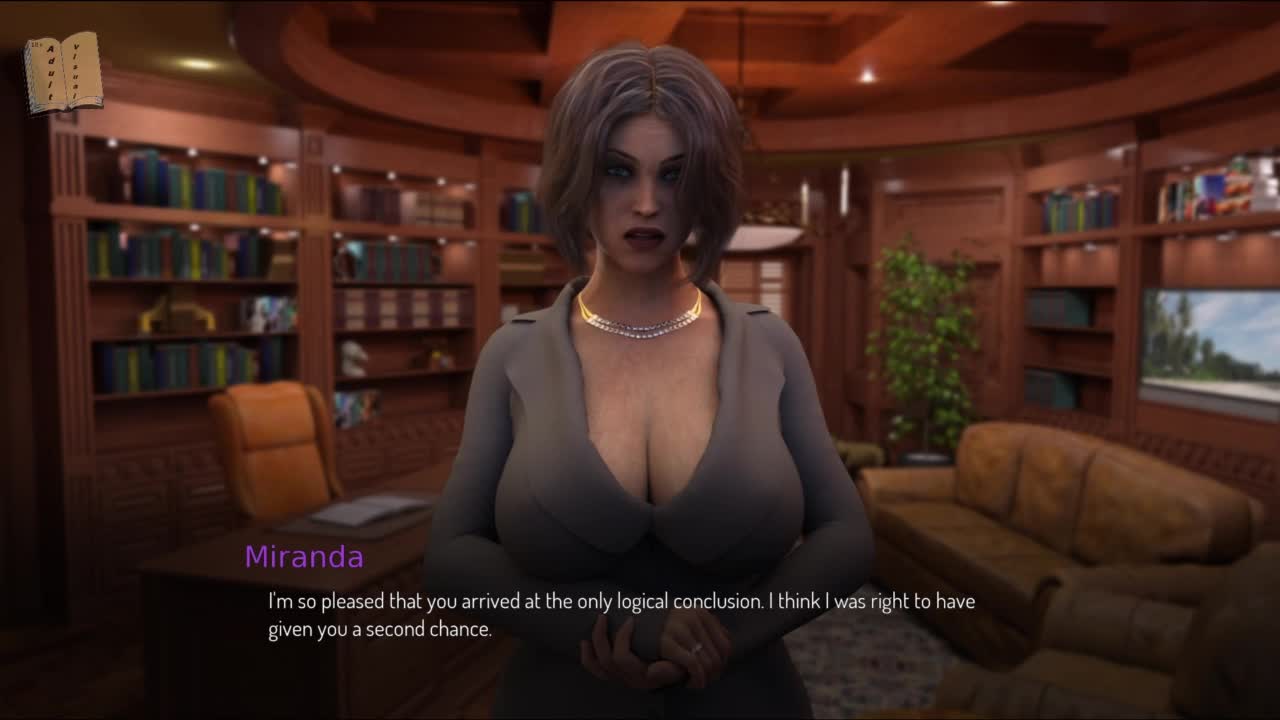Click the open book icon
The width and height of the screenshot is (1280, 720).
coord(63,72)
